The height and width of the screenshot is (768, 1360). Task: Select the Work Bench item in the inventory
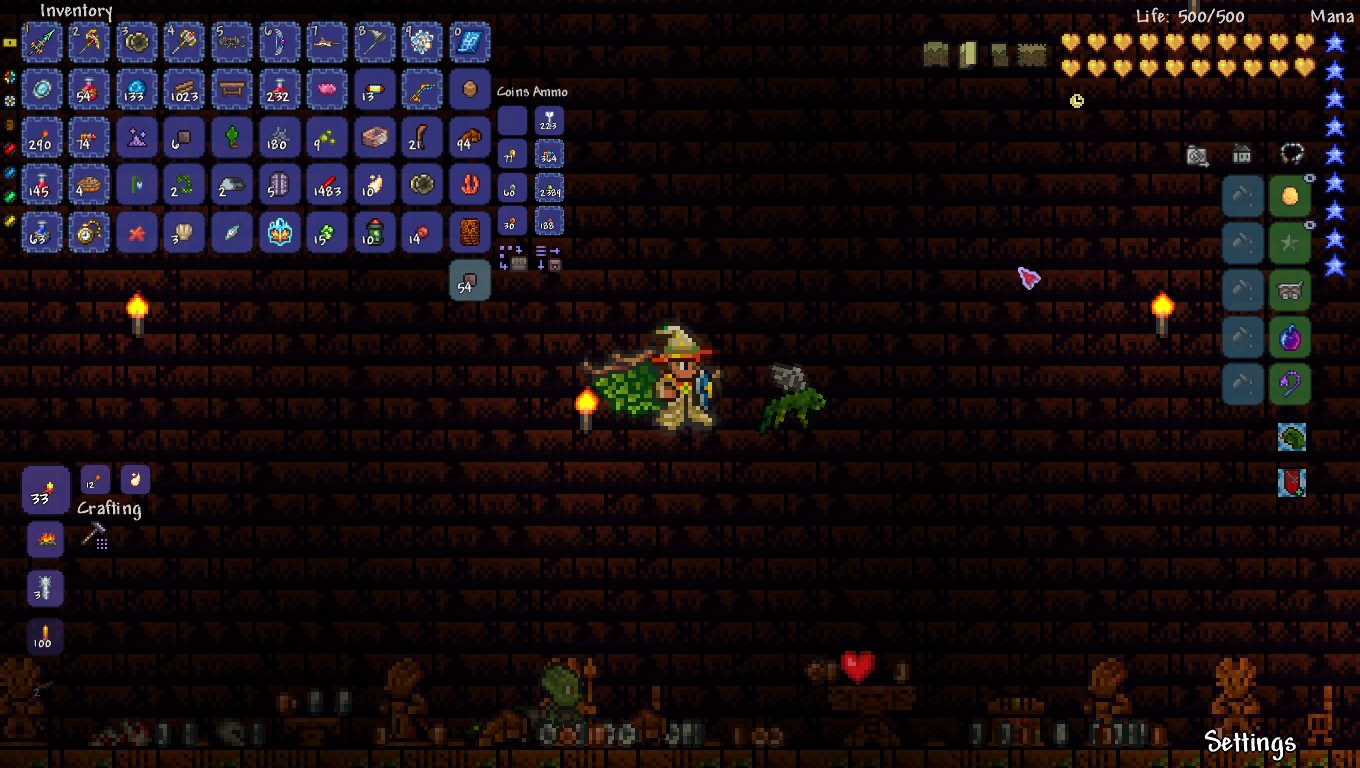pyautogui.click(x=232, y=89)
